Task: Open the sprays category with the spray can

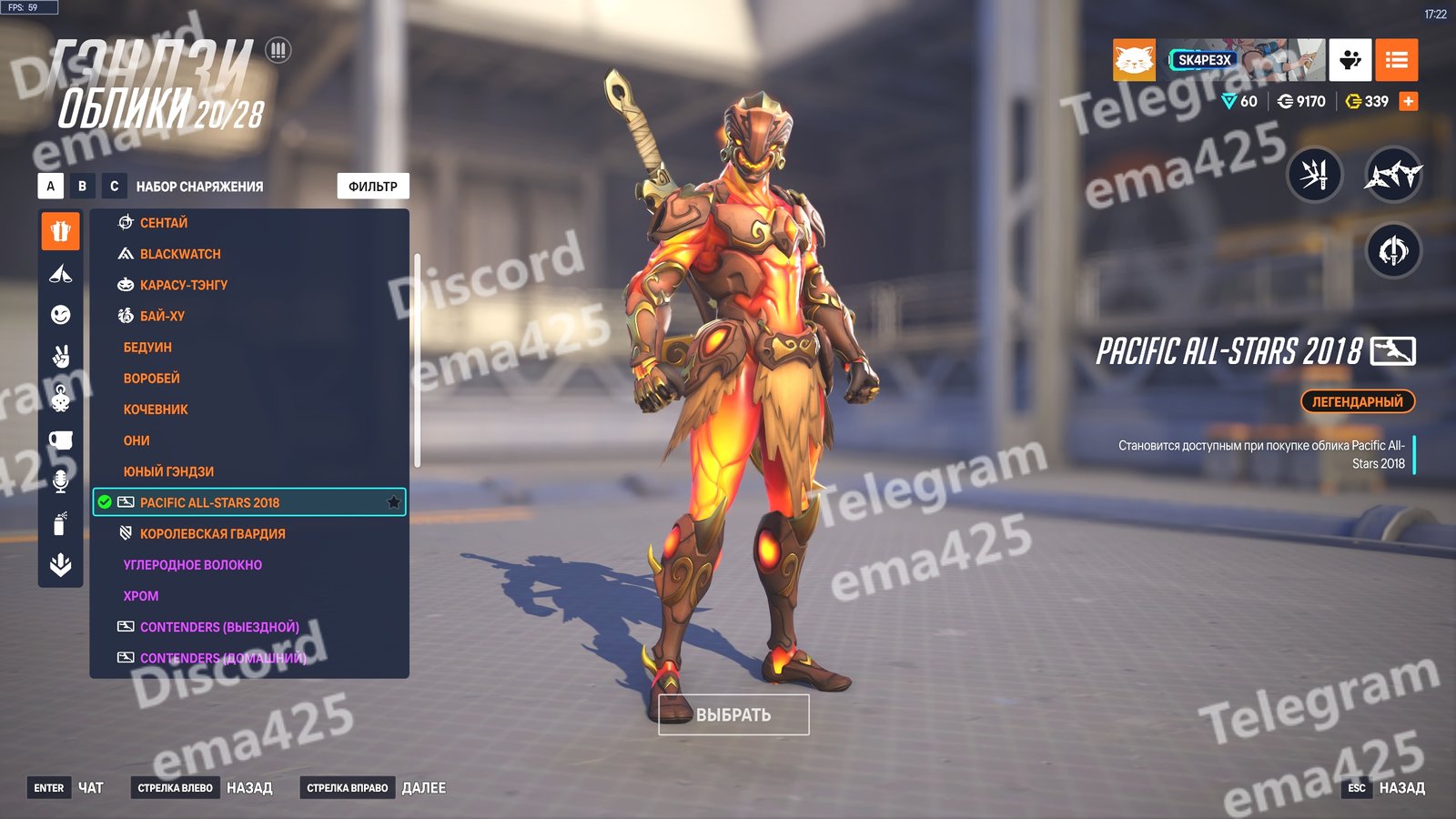Action: (60, 523)
